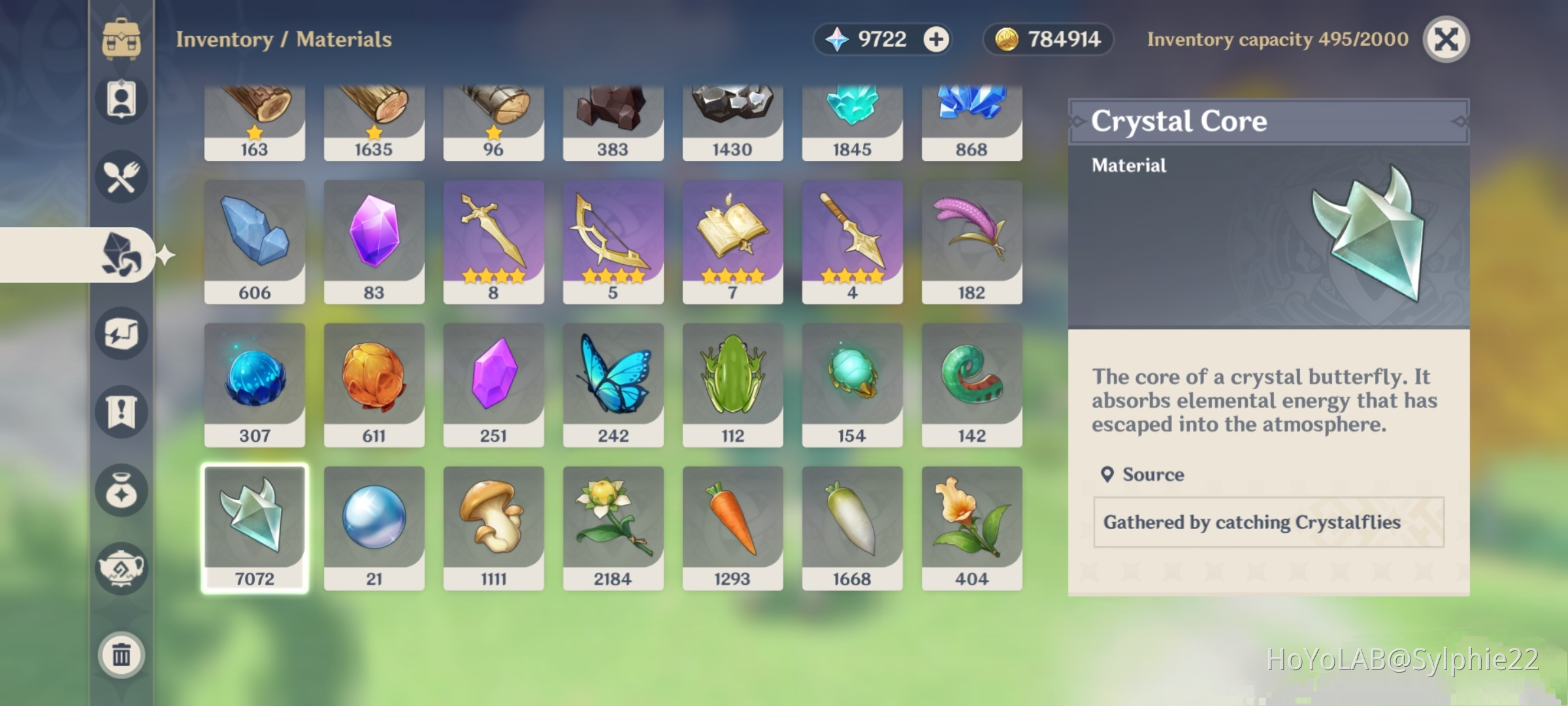
Task: Select the mushroom item
Action: [x=493, y=523]
